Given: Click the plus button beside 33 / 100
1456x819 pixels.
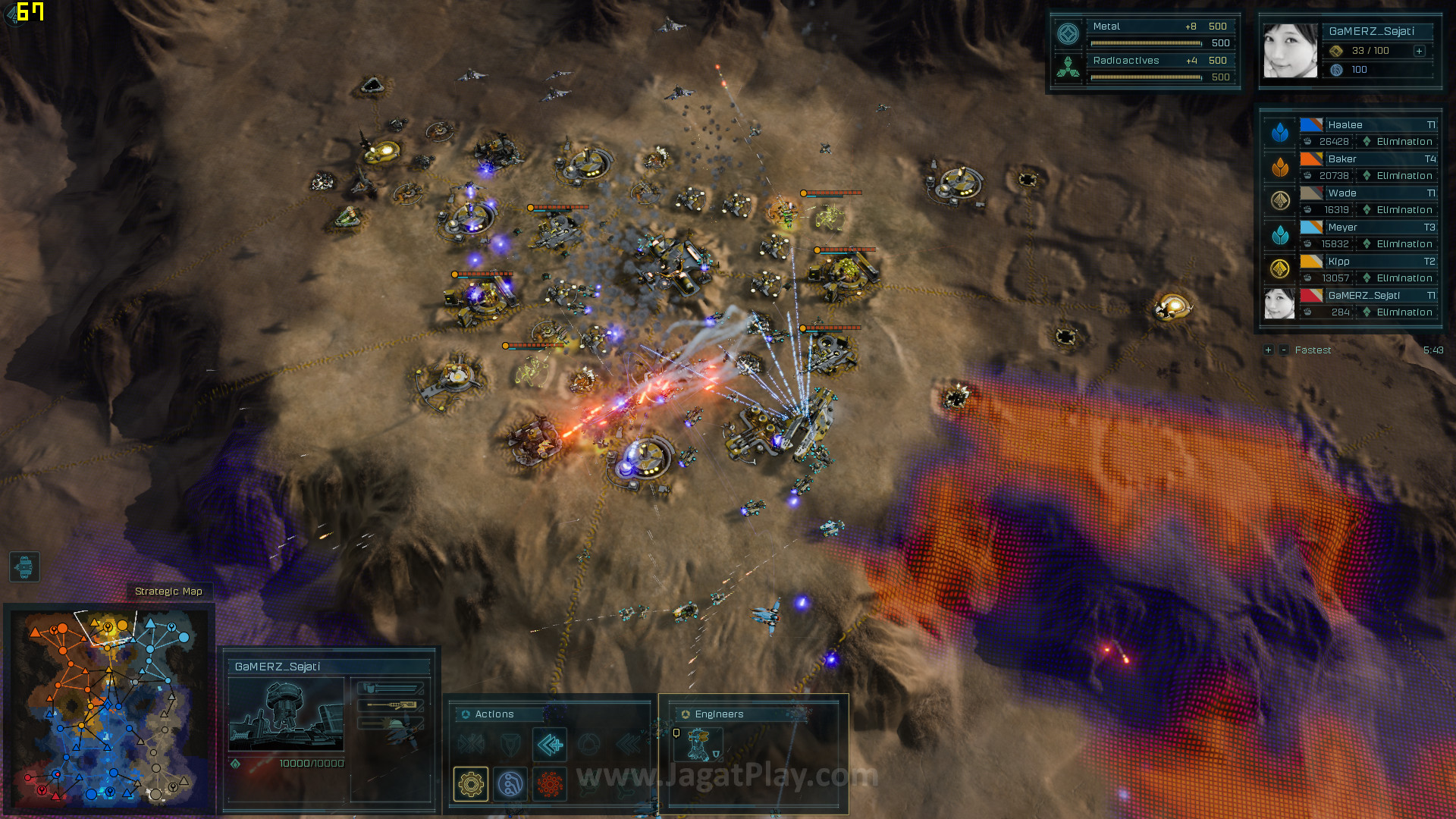Looking at the screenshot, I should point(1419,51).
